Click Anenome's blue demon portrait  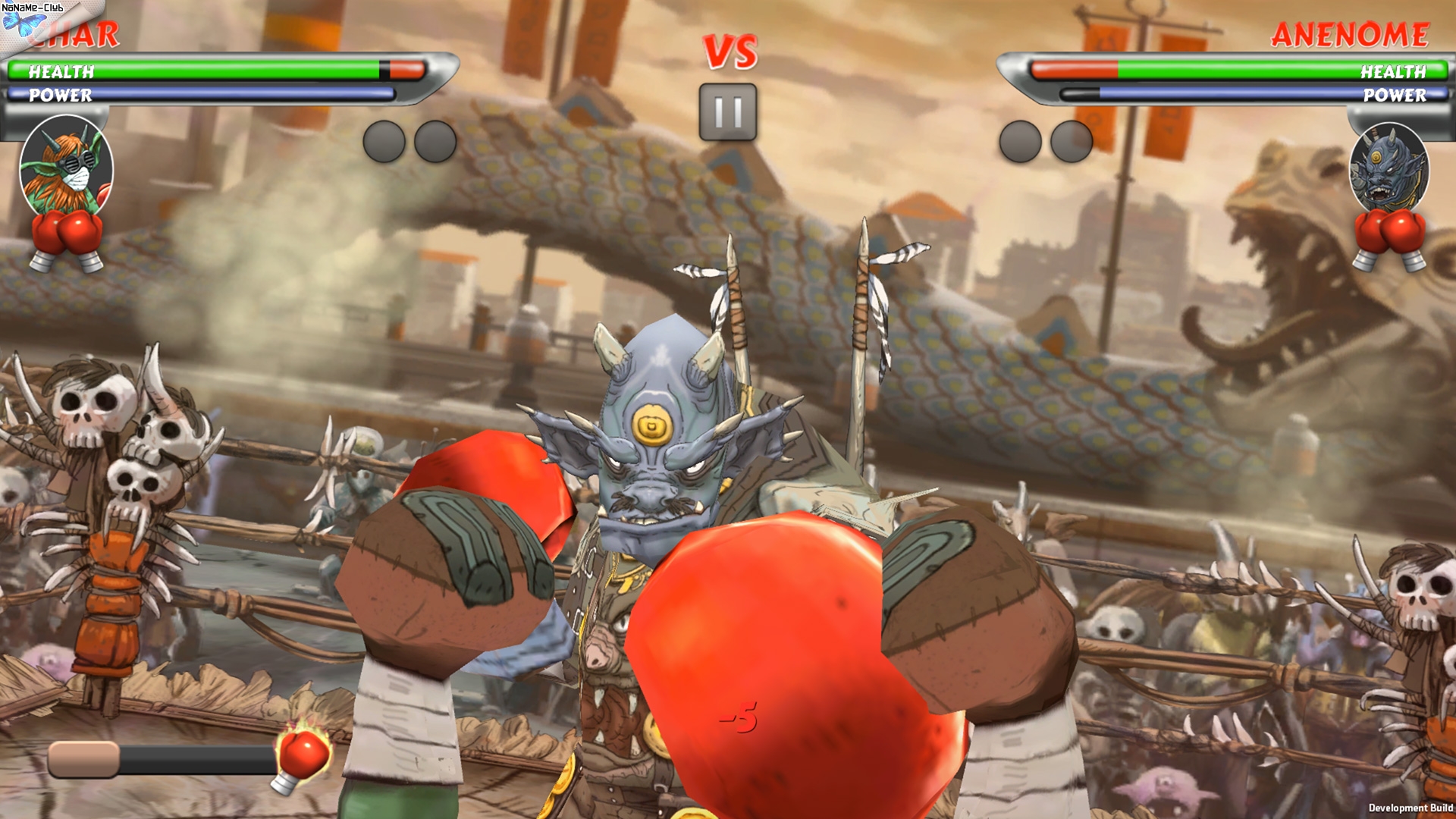(1389, 167)
